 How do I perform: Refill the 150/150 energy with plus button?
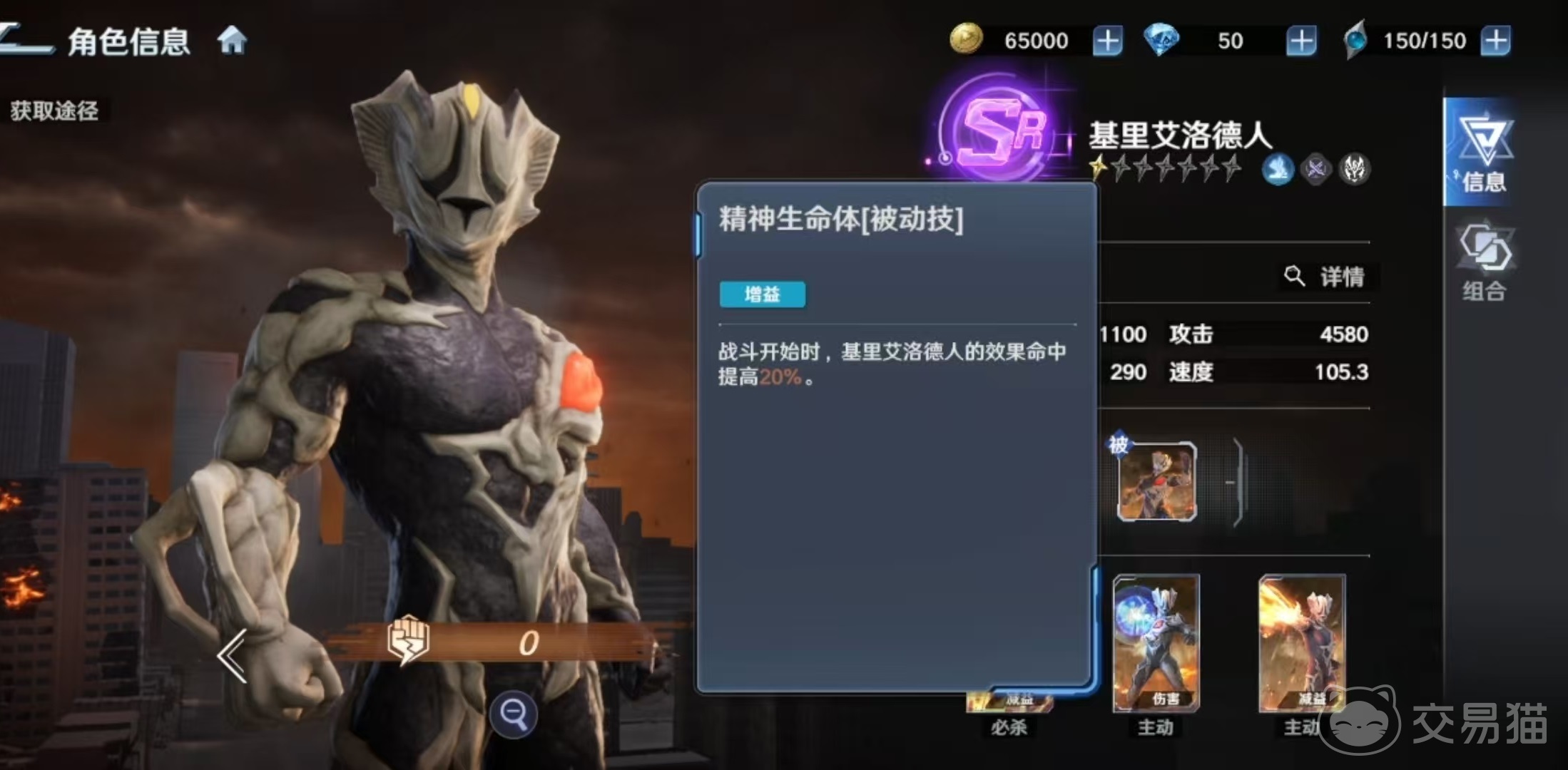(x=1495, y=41)
